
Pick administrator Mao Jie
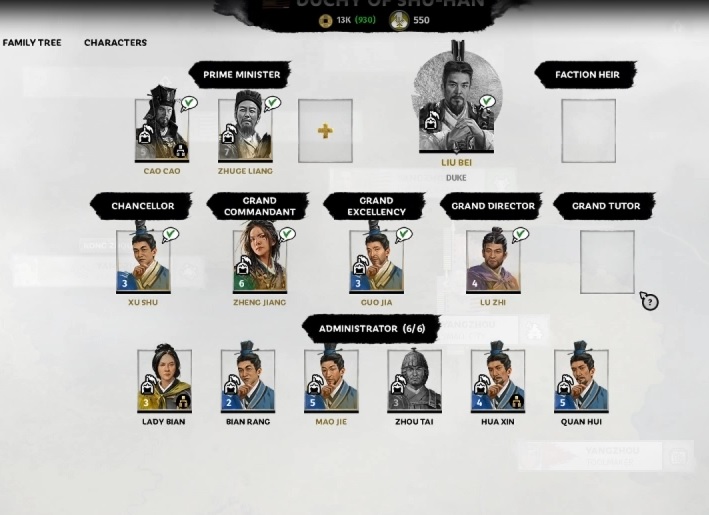[331, 380]
